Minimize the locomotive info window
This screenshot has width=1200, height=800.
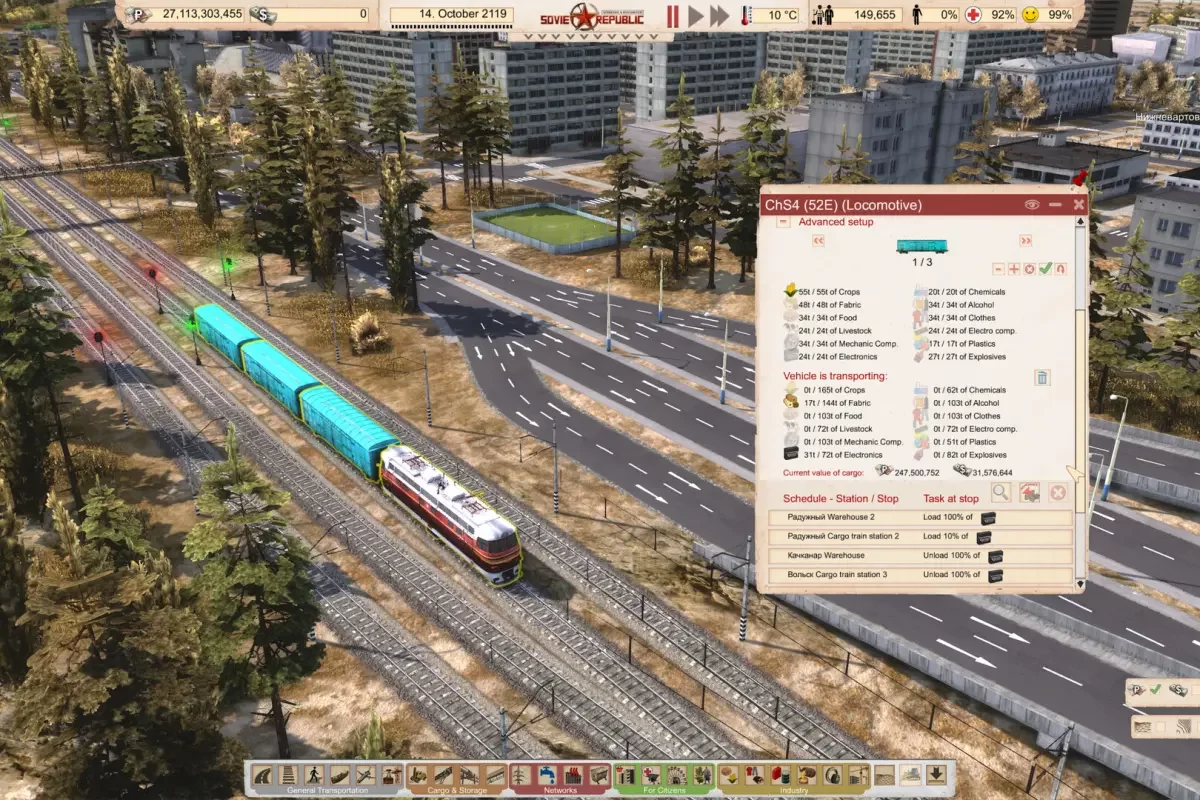point(1056,204)
